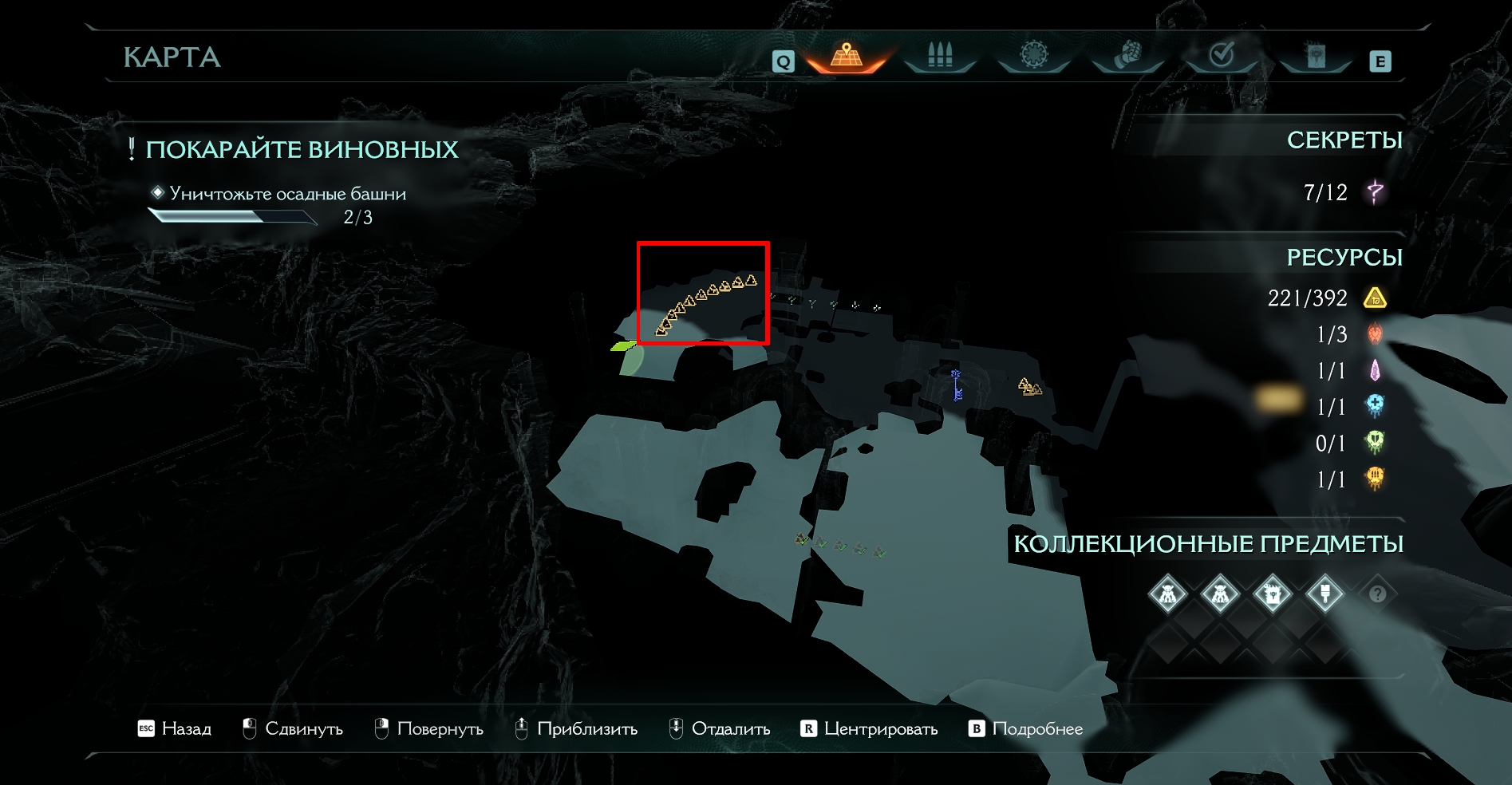The width and height of the screenshot is (1512, 785).
Task: Switch to the flaming codex book tab
Action: [x=1315, y=56]
